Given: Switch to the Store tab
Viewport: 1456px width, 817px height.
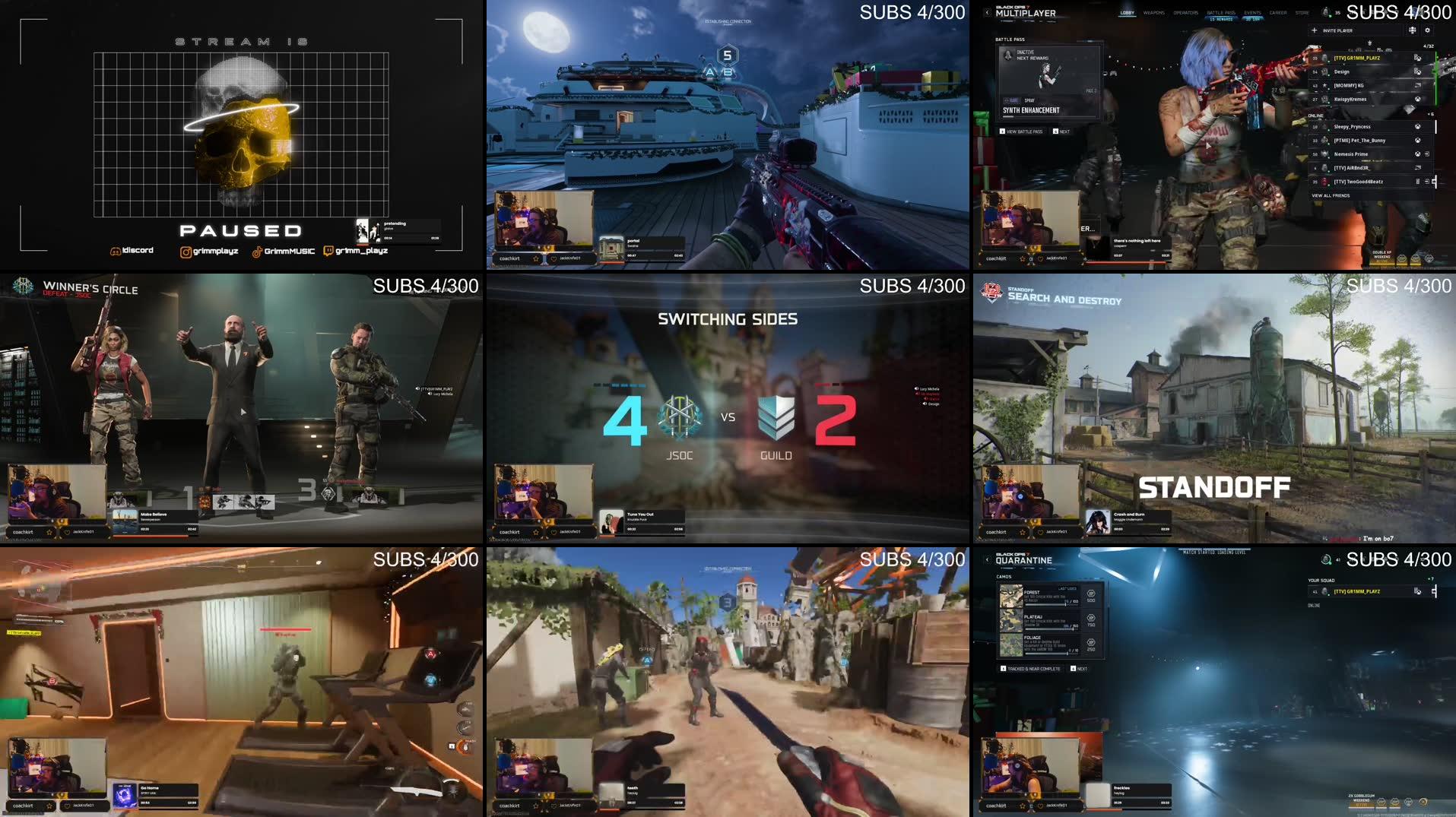Looking at the screenshot, I should click(1302, 13).
